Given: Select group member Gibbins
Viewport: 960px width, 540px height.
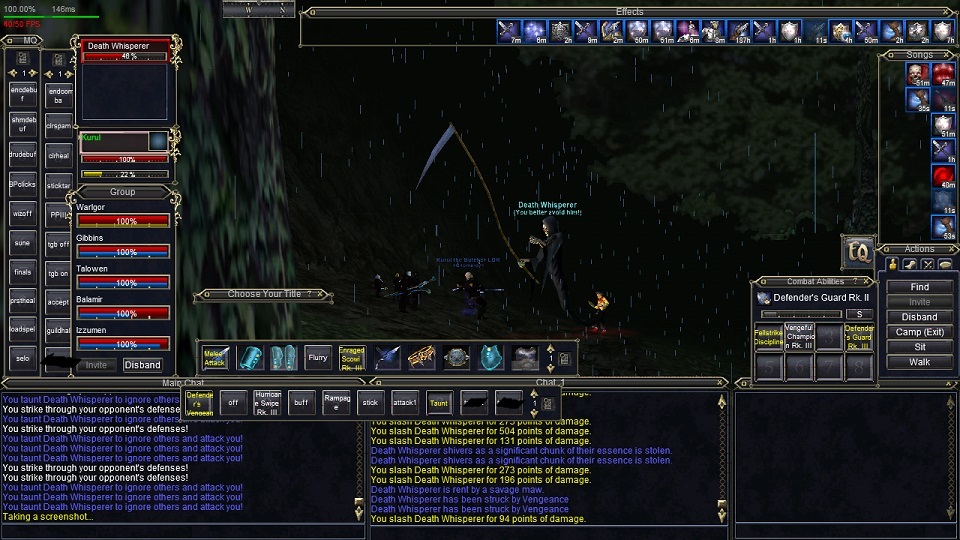Looking at the screenshot, I should [122, 246].
